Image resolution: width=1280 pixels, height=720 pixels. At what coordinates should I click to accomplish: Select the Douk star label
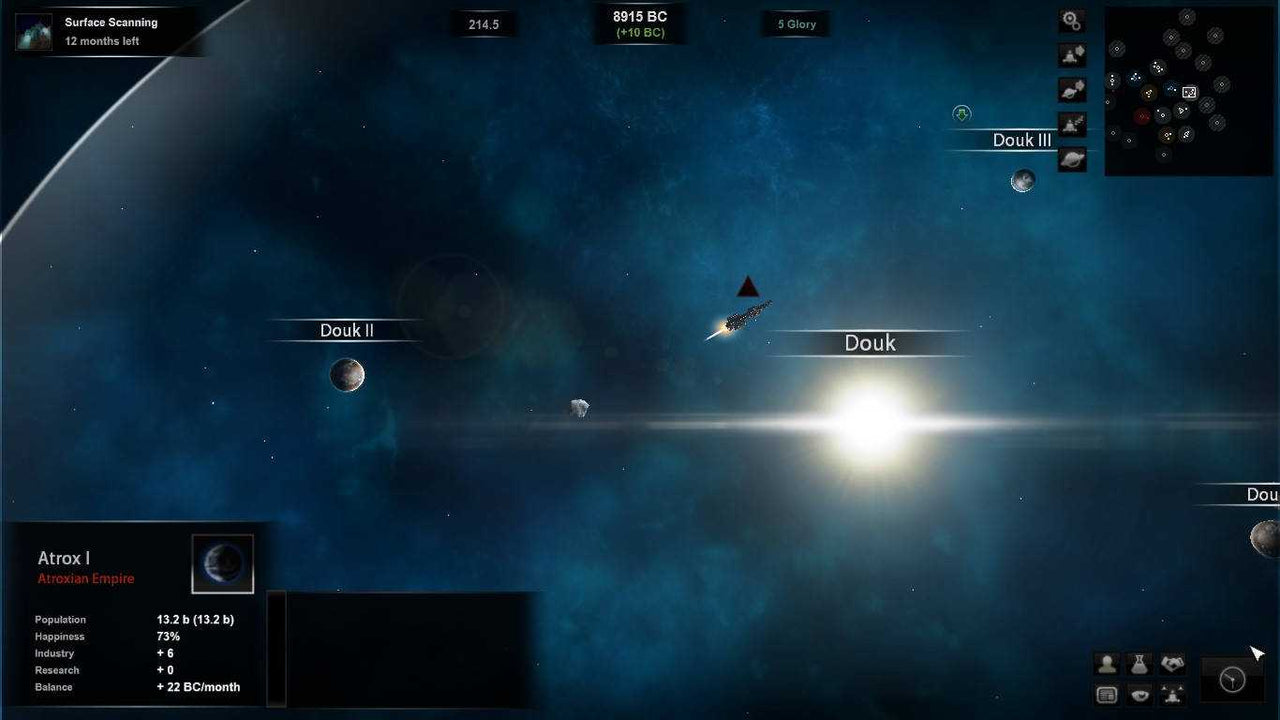(868, 342)
